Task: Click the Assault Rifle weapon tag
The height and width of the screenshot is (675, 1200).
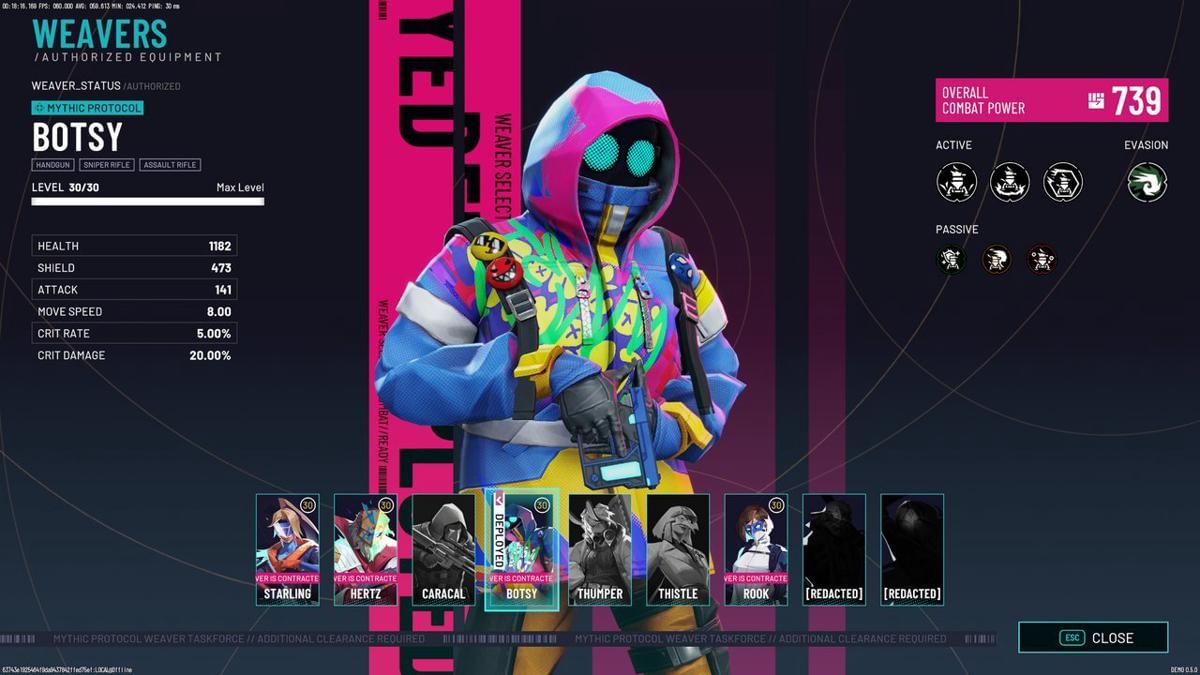Action: click(170, 165)
